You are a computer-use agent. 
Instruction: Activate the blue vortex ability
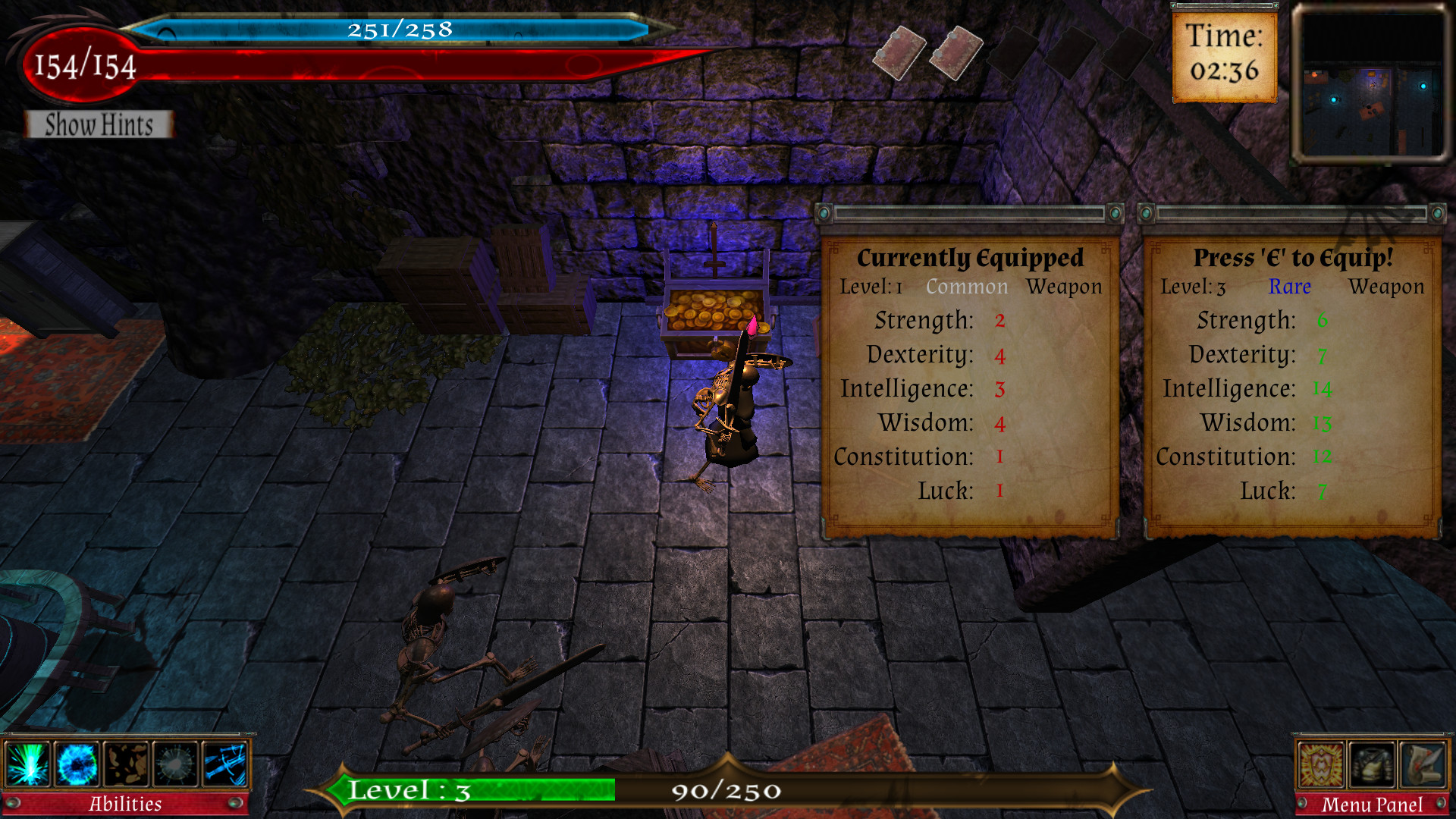point(76,764)
